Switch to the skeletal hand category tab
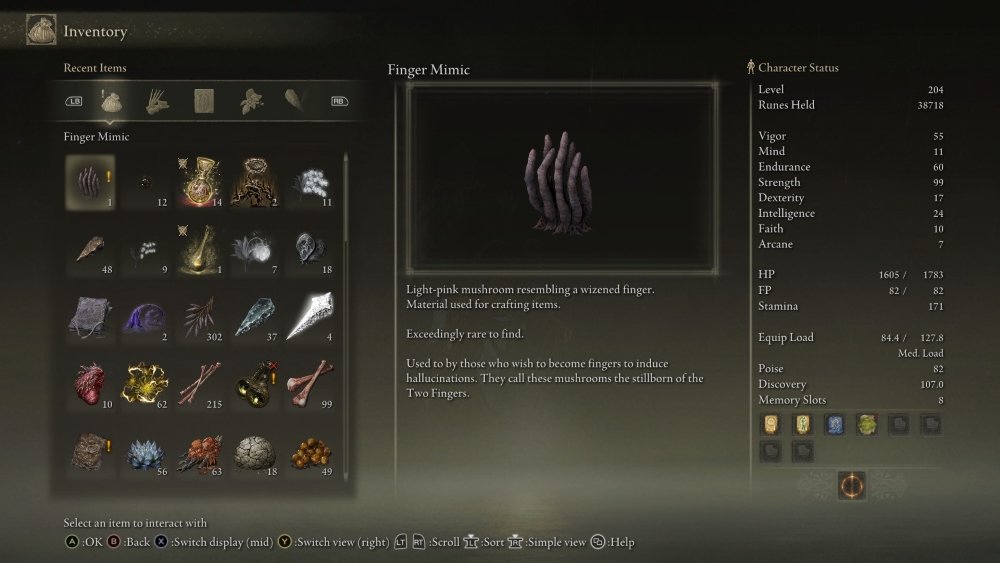This screenshot has width=1000, height=563. pos(157,100)
